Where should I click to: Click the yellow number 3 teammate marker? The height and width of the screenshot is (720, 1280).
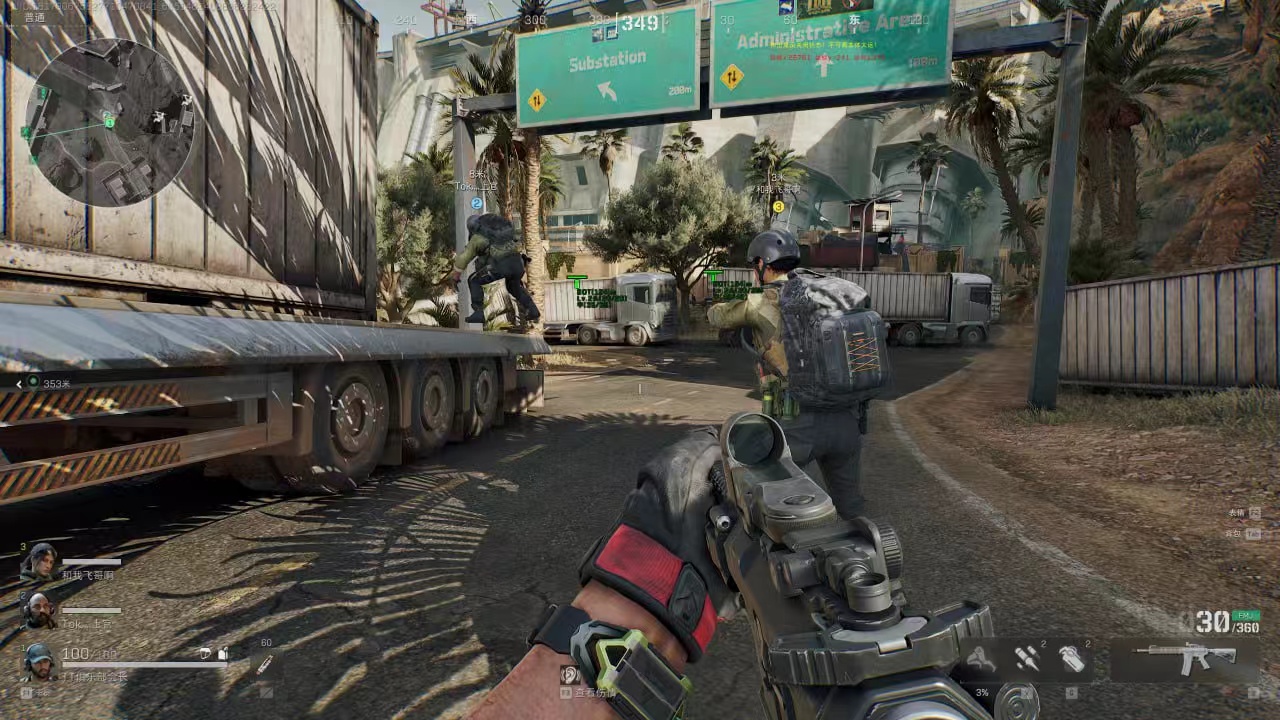click(x=778, y=207)
